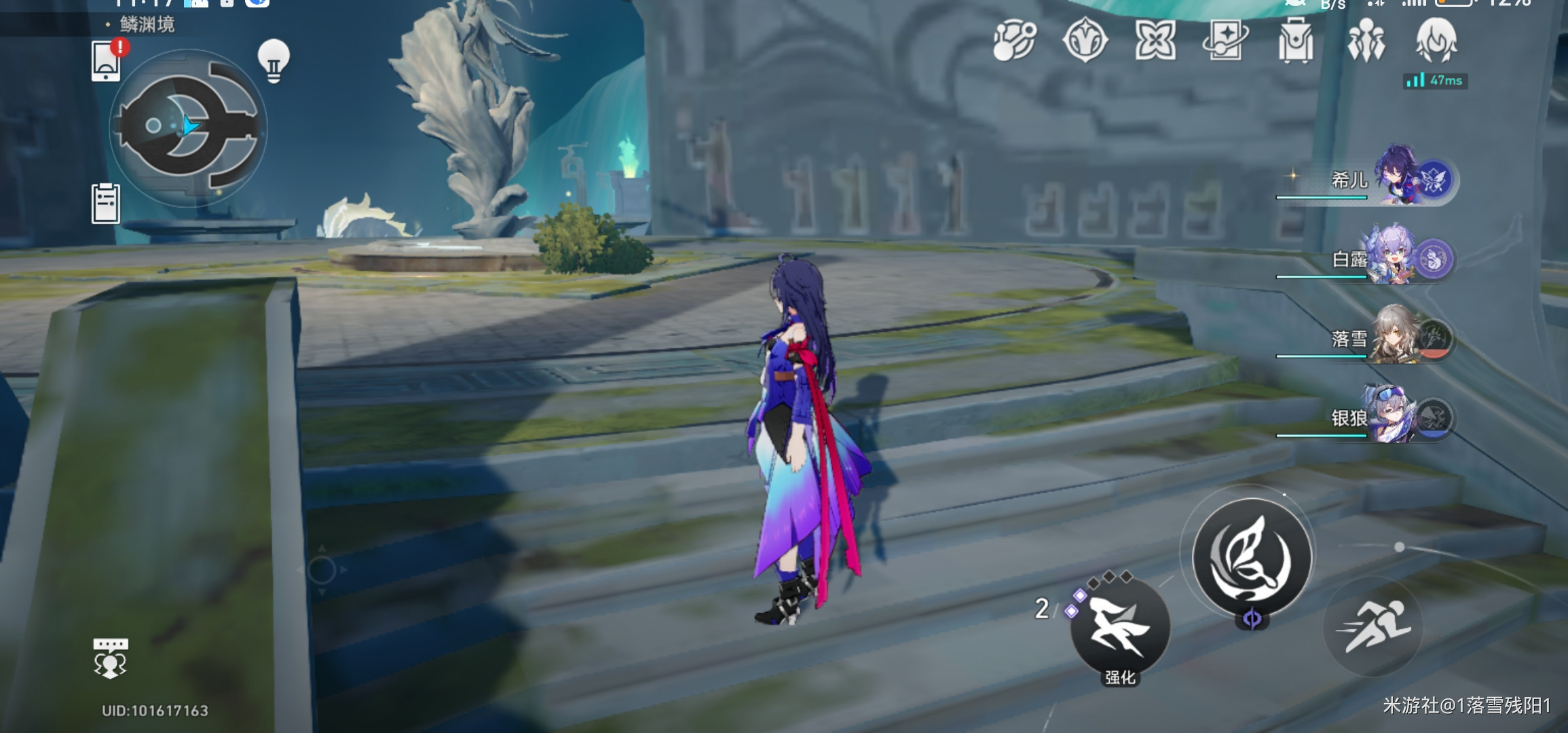Toggle the sprint running button
Screen dimensions: 1568x733
coord(1373,626)
